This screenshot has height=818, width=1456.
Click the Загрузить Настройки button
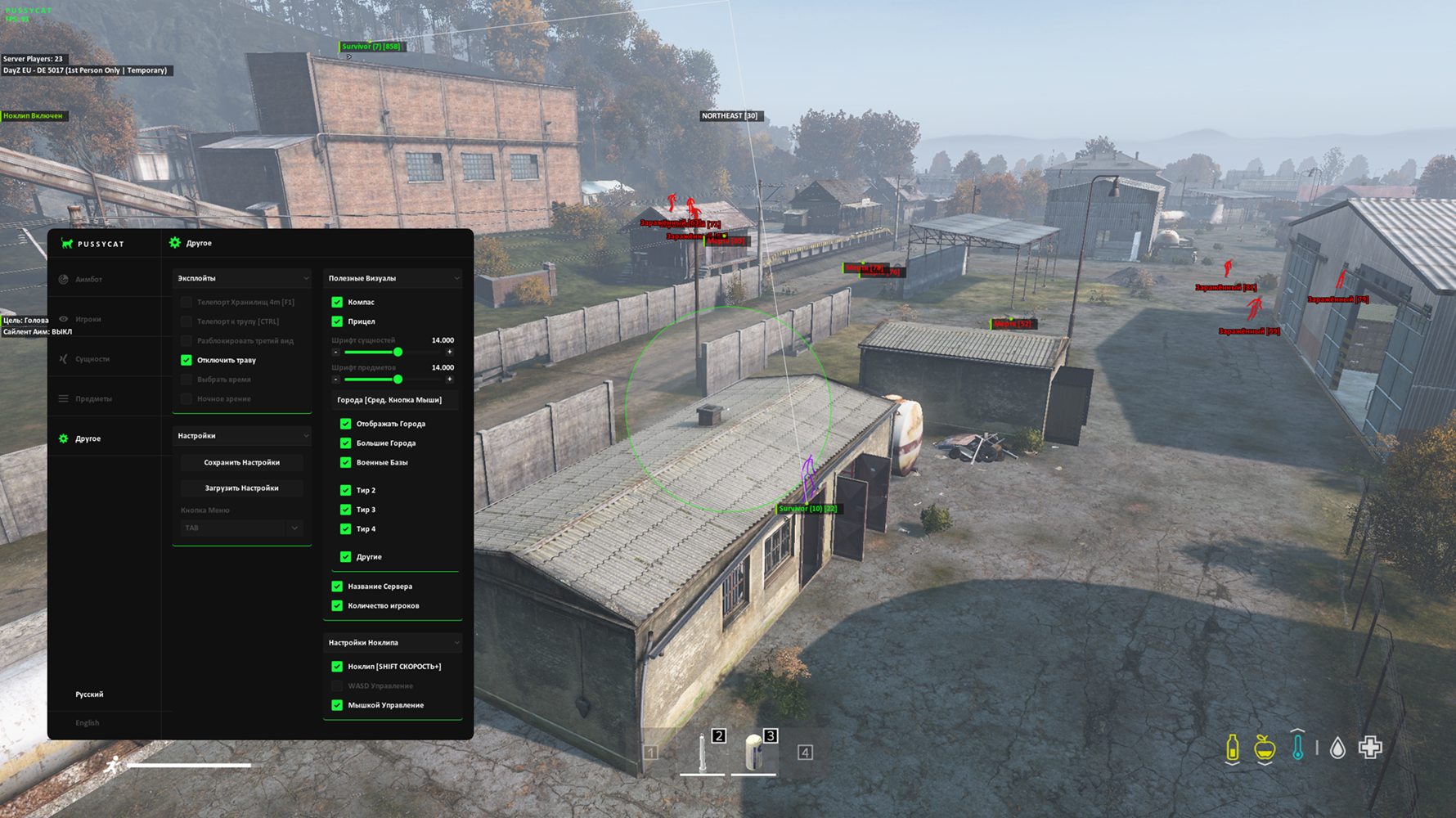[x=241, y=488]
